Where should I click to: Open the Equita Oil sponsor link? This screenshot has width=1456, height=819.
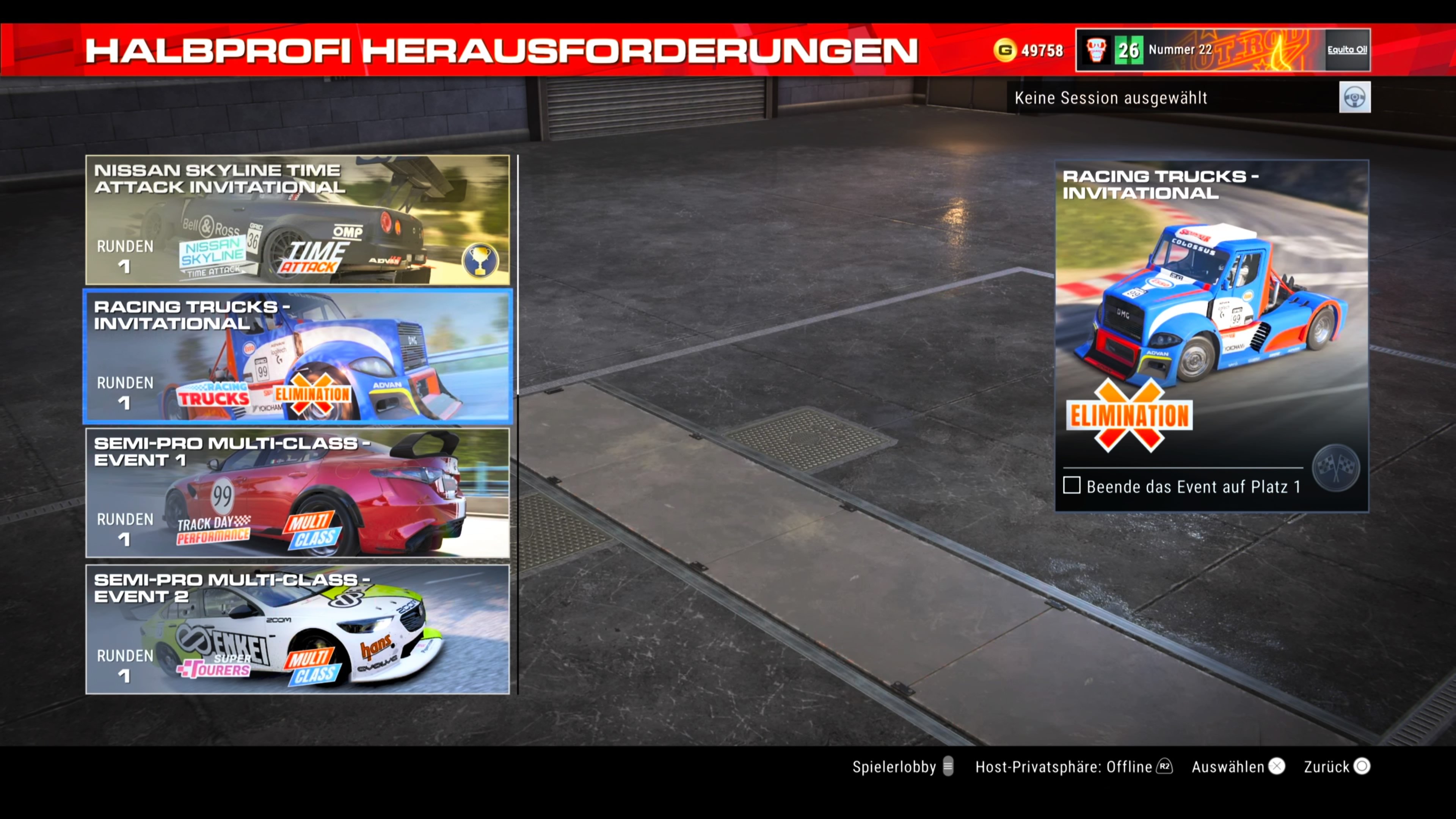1348,50
